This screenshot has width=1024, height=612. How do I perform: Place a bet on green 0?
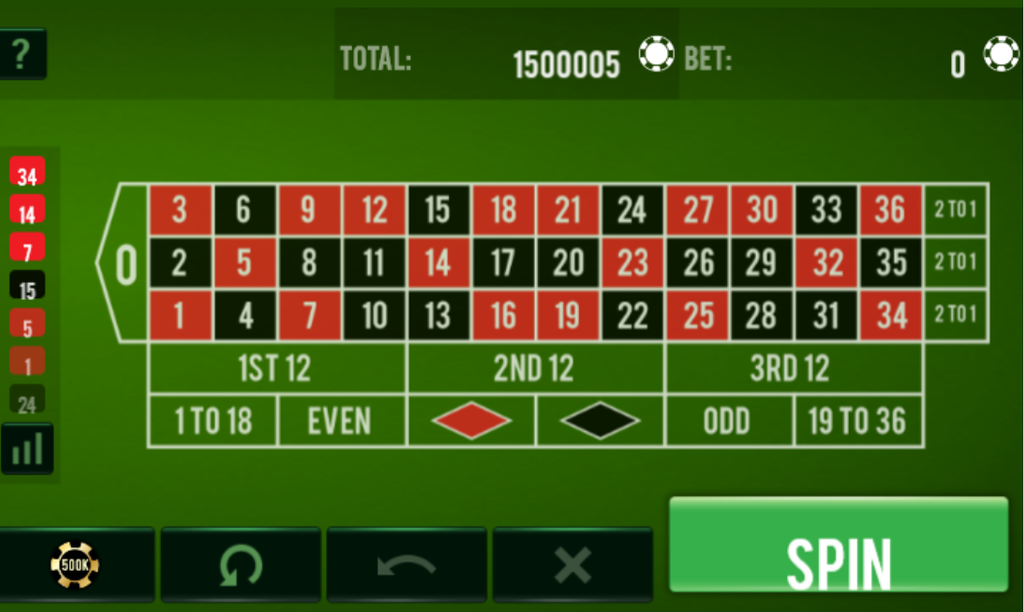(x=125, y=264)
